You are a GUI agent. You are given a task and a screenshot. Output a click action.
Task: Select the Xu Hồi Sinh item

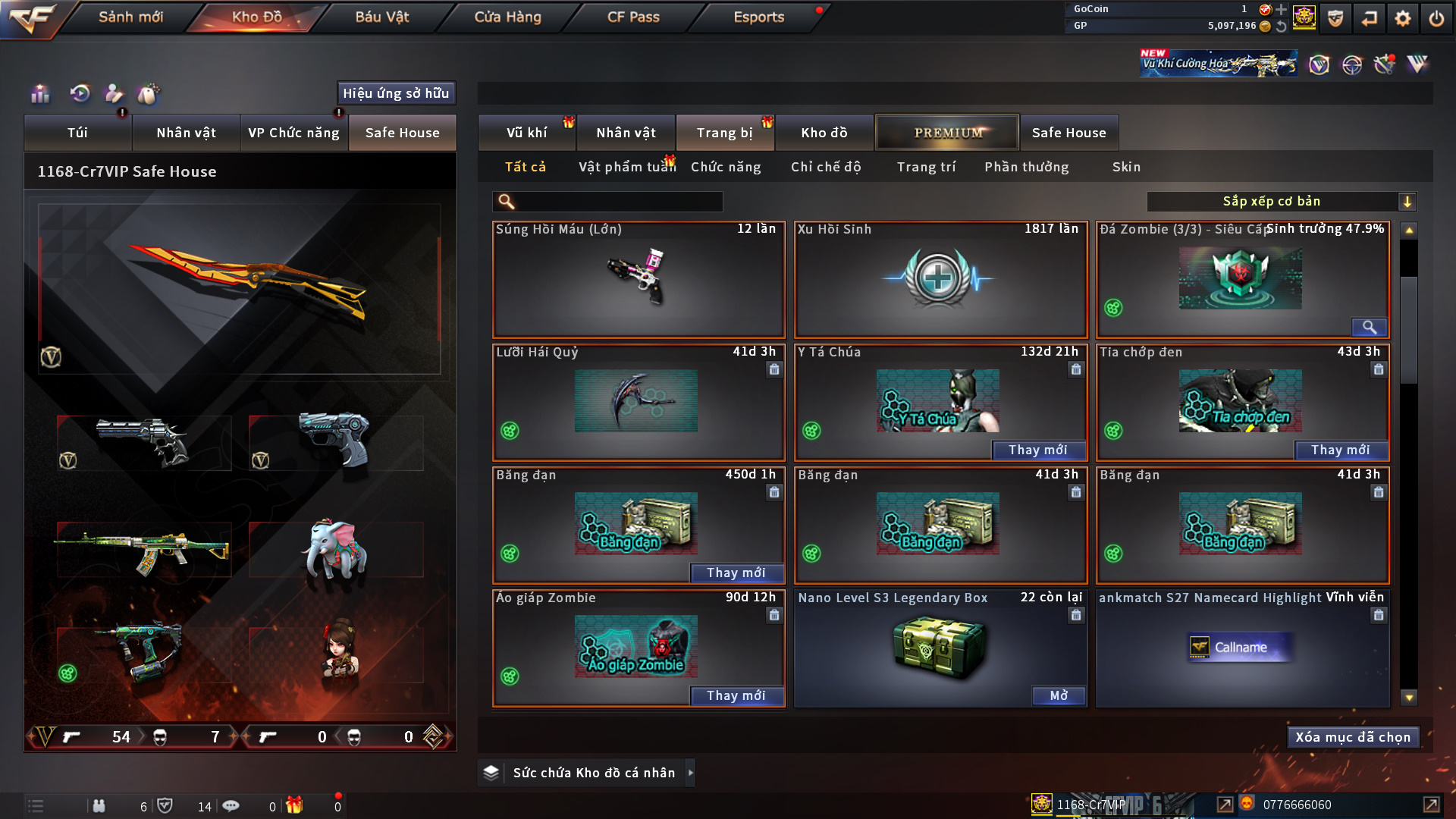(x=940, y=279)
